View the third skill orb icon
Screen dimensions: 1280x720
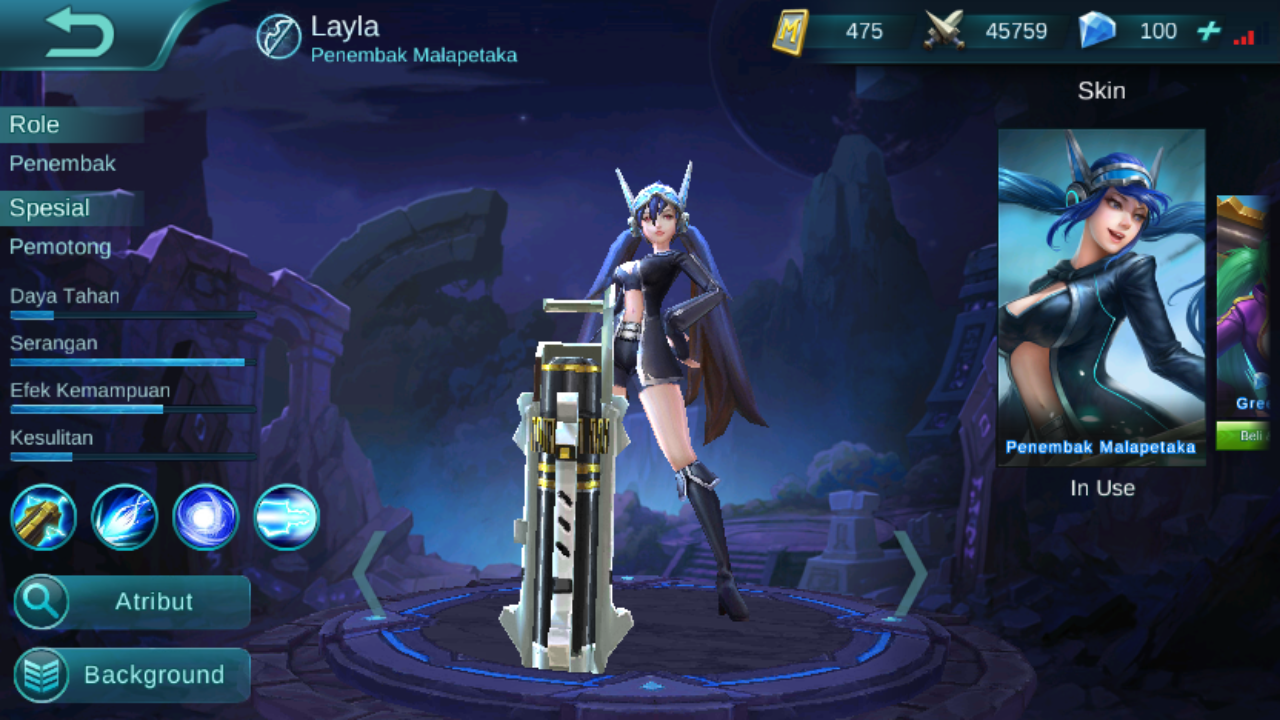206,517
